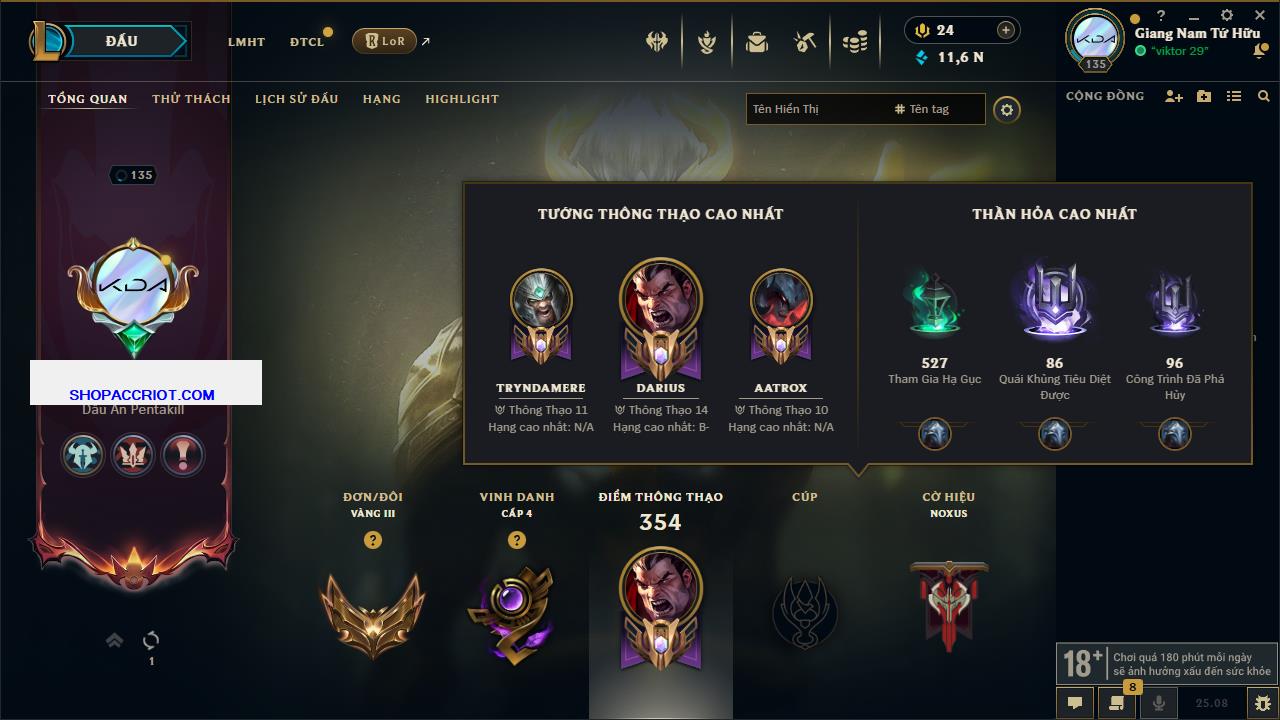This screenshot has width=1280, height=720.
Task: Add currency with the plus button
Action: pos(1006,30)
